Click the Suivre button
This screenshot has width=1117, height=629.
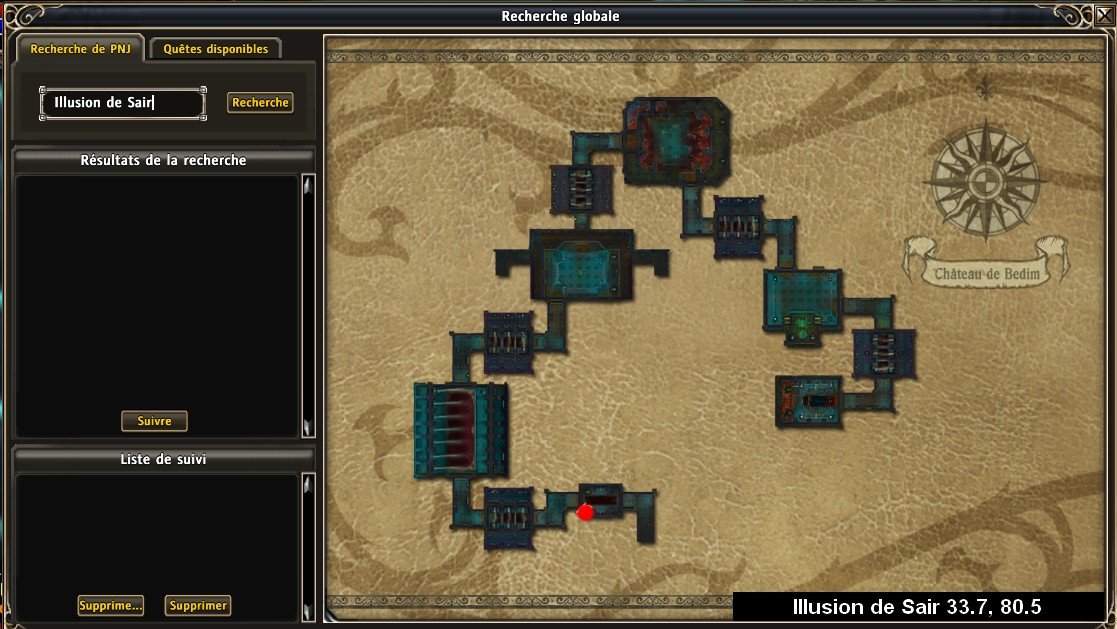tap(154, 421)
